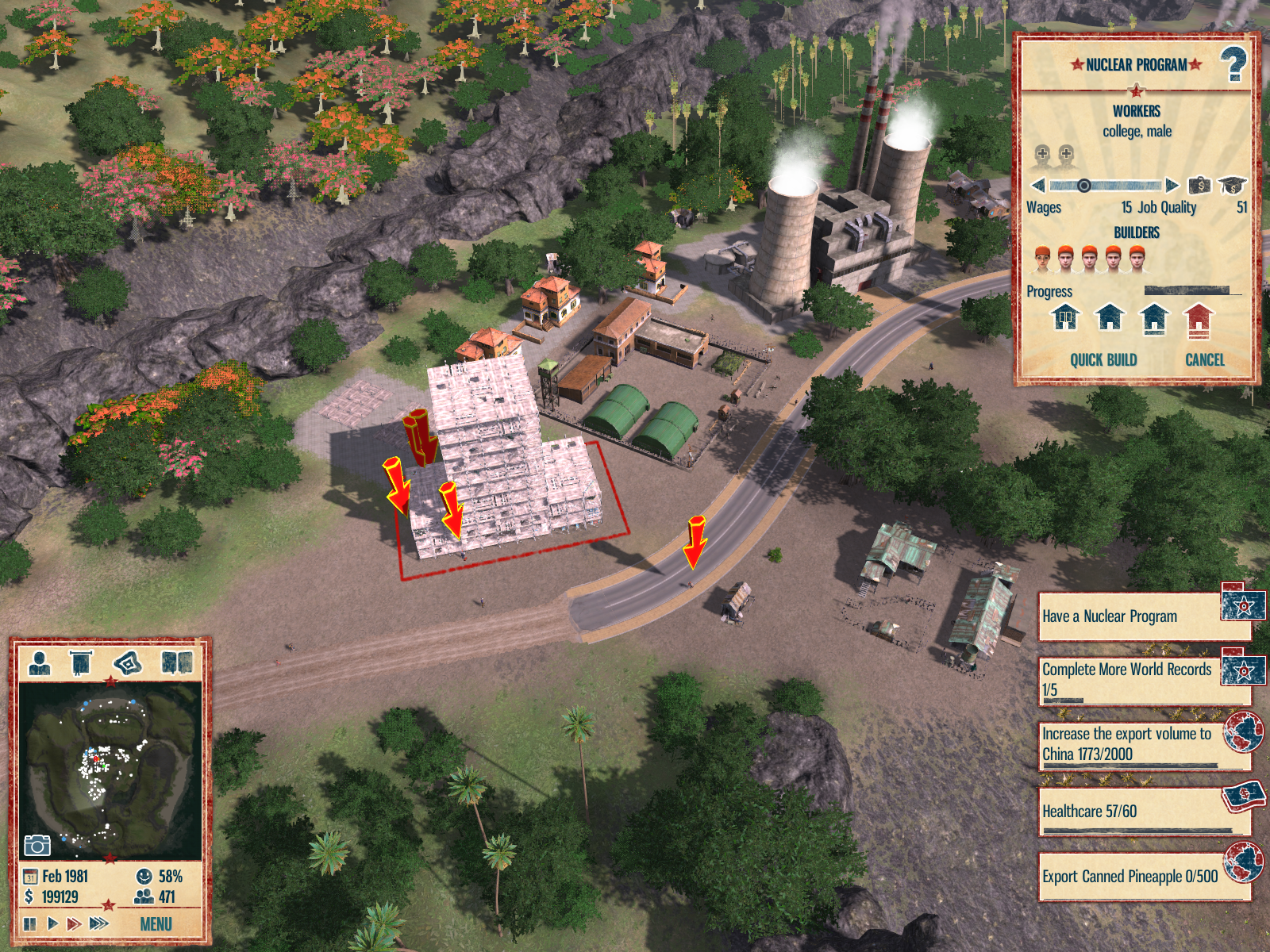Open the person silhouette icon above the minimap
The width and height of the screenshot is (1270, 952).
(x=40, y=662)
